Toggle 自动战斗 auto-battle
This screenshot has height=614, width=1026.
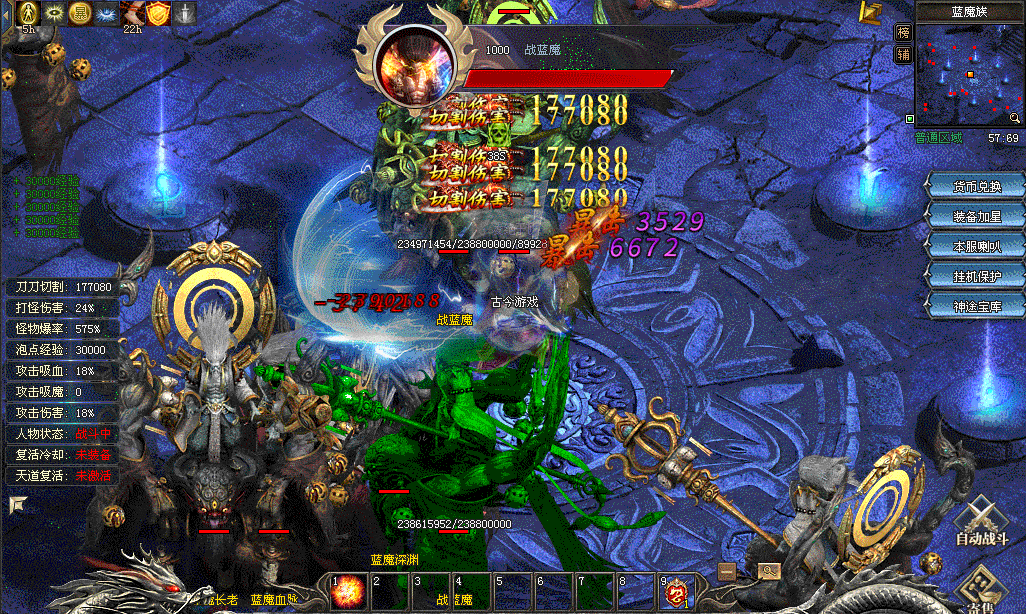pyautogui.click(x=981, y=525)
